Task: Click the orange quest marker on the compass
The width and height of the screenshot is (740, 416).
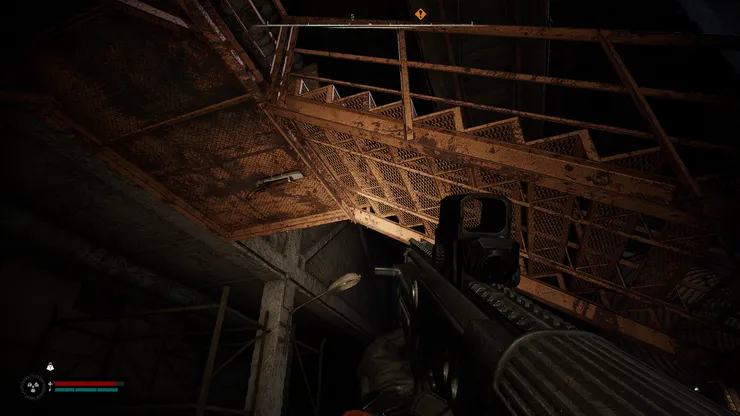Action: (421, 14)
